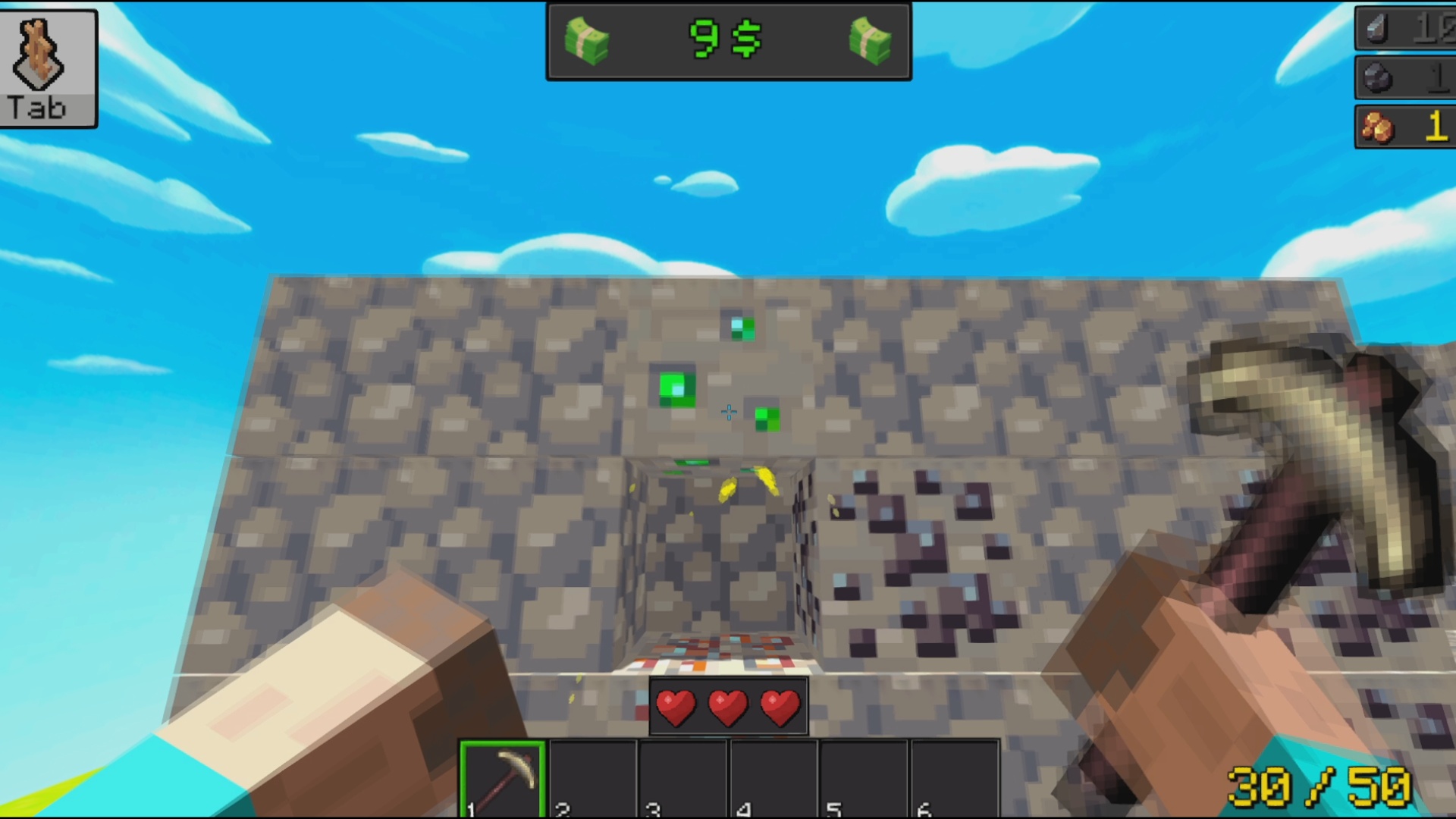The height and width of the screenshot is (819, 1456).
Task: Click the gold nuggets resource counter icon
Action: pyautogui.click(x=1380, y=127)
